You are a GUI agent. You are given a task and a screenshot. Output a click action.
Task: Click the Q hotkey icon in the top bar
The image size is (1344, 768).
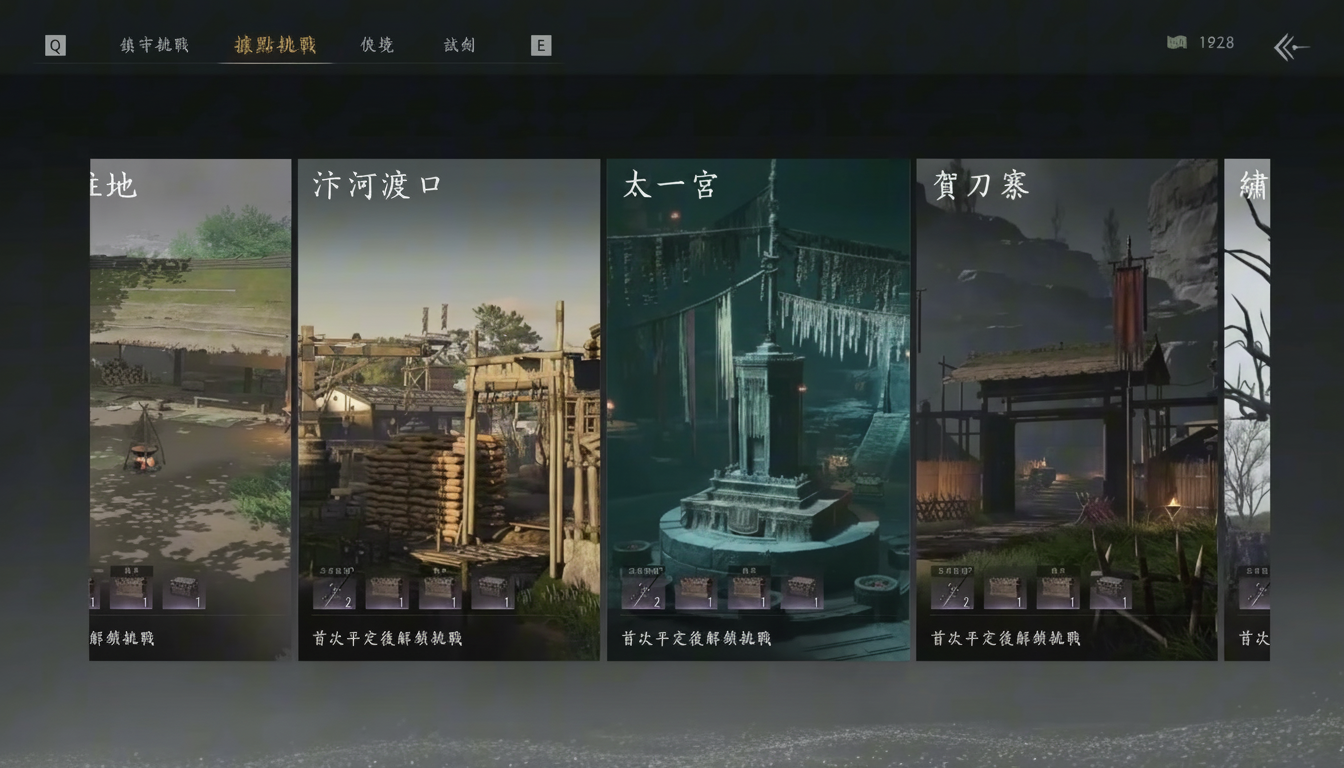[x=55, y=45]
